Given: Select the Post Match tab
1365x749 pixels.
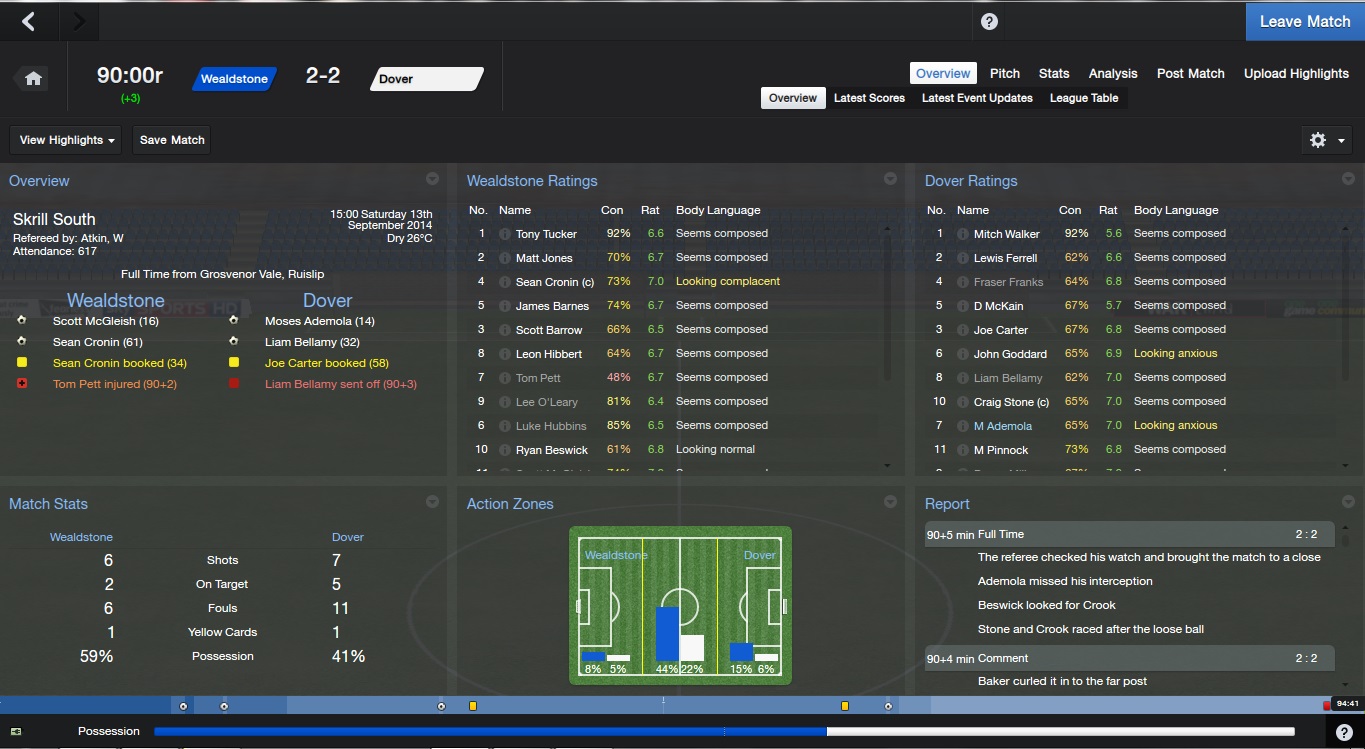Looking at the screenshot, I should [1190, 73].
